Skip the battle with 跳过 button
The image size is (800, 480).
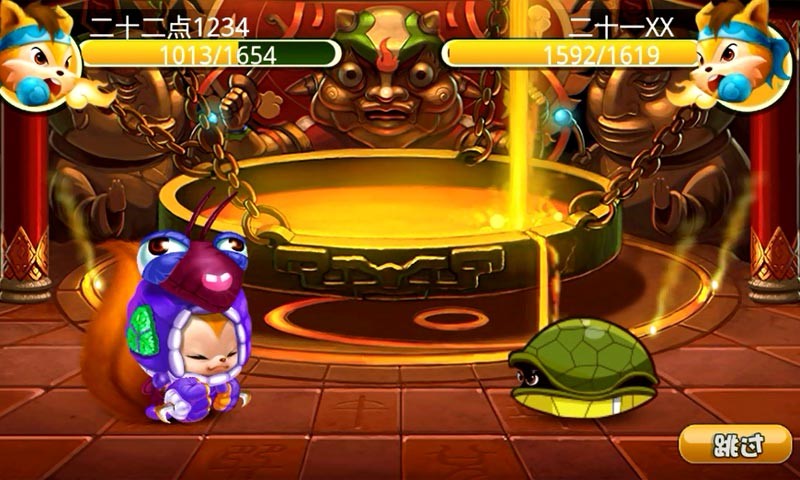[735, 444]
